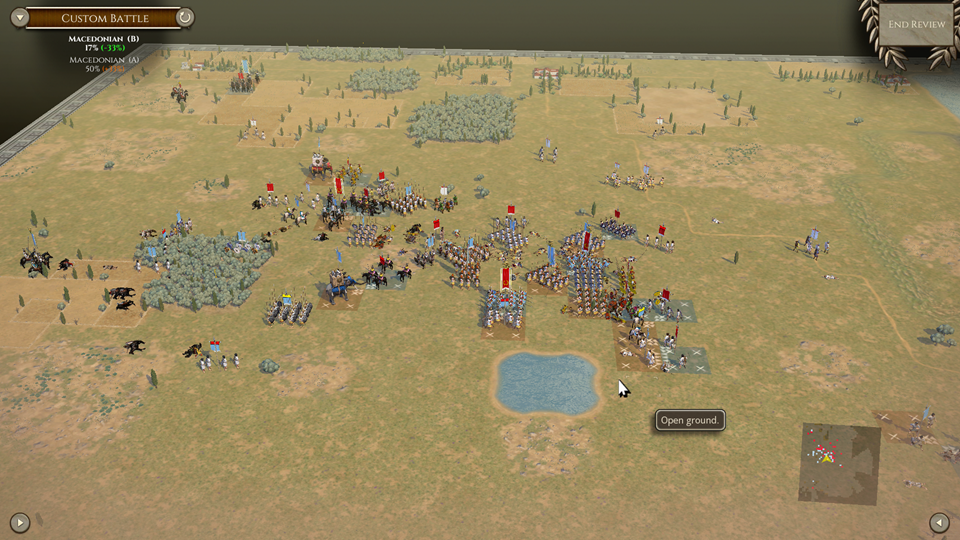This screenshot has width=960, height=540.
Task: Expand the bottom-left right-pointing arrow panel
Action: tap(19, 521)
